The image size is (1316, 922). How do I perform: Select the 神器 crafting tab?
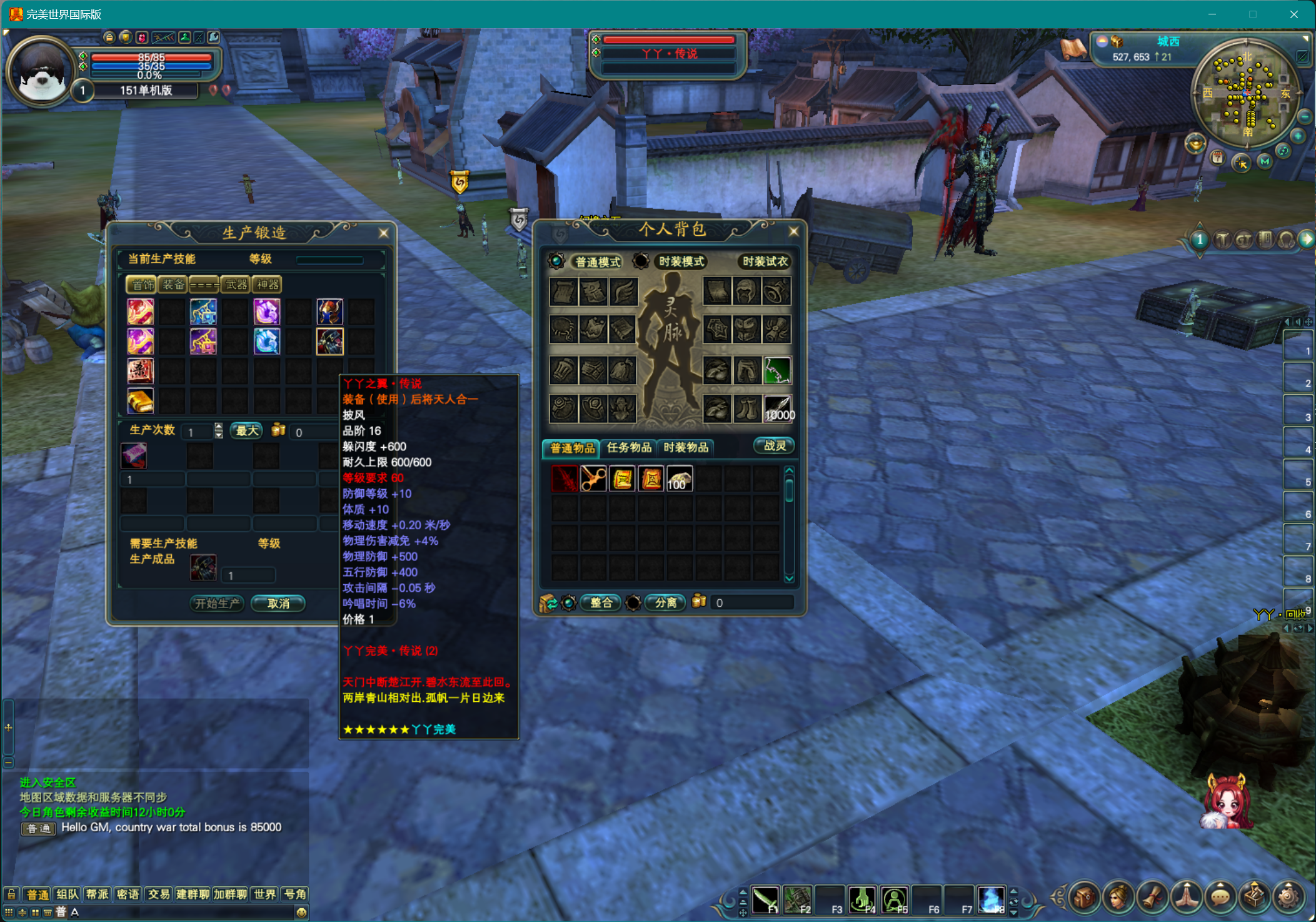[268, 285]
